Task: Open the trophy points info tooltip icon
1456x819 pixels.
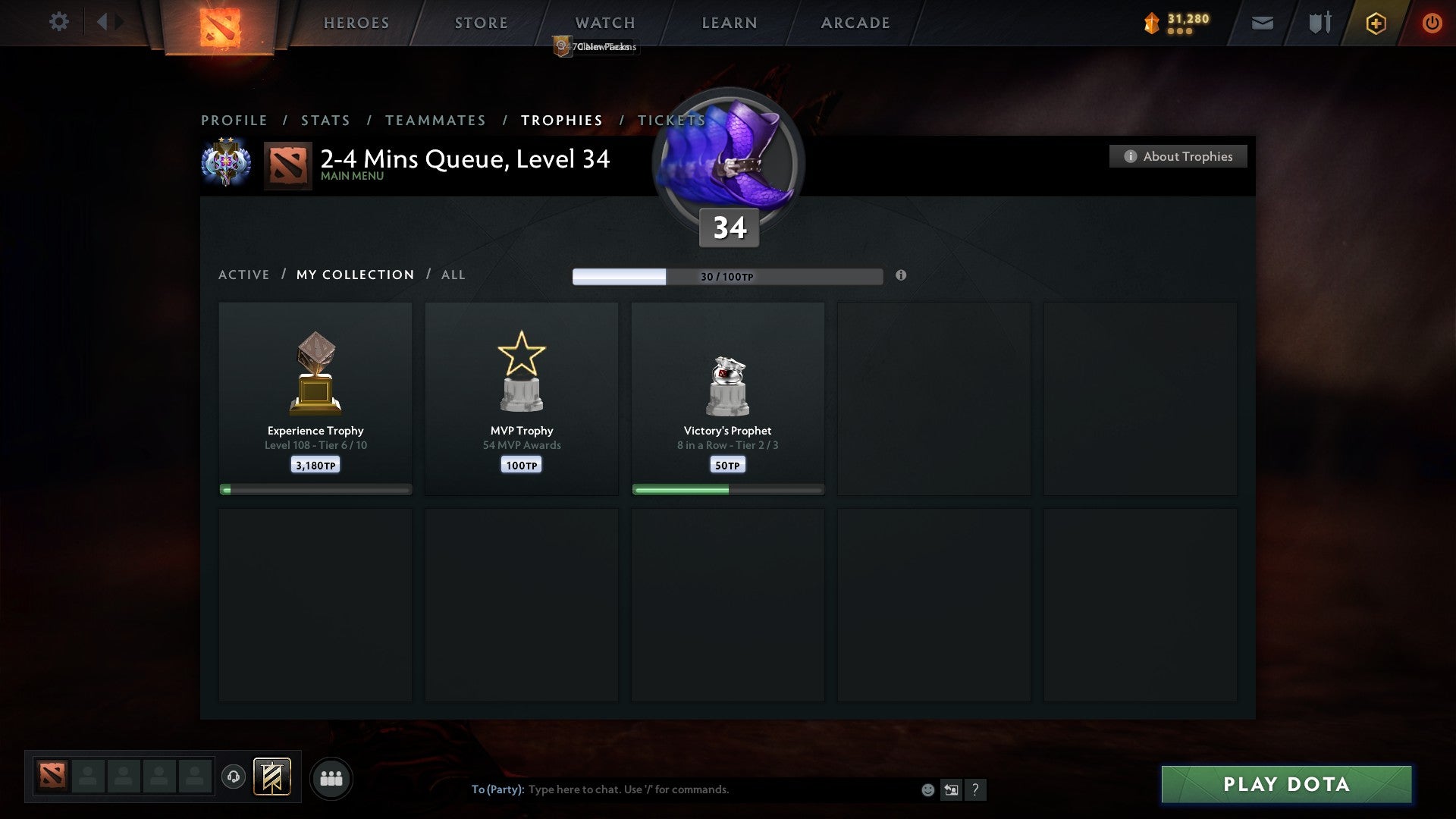Action: pos(901,277)
